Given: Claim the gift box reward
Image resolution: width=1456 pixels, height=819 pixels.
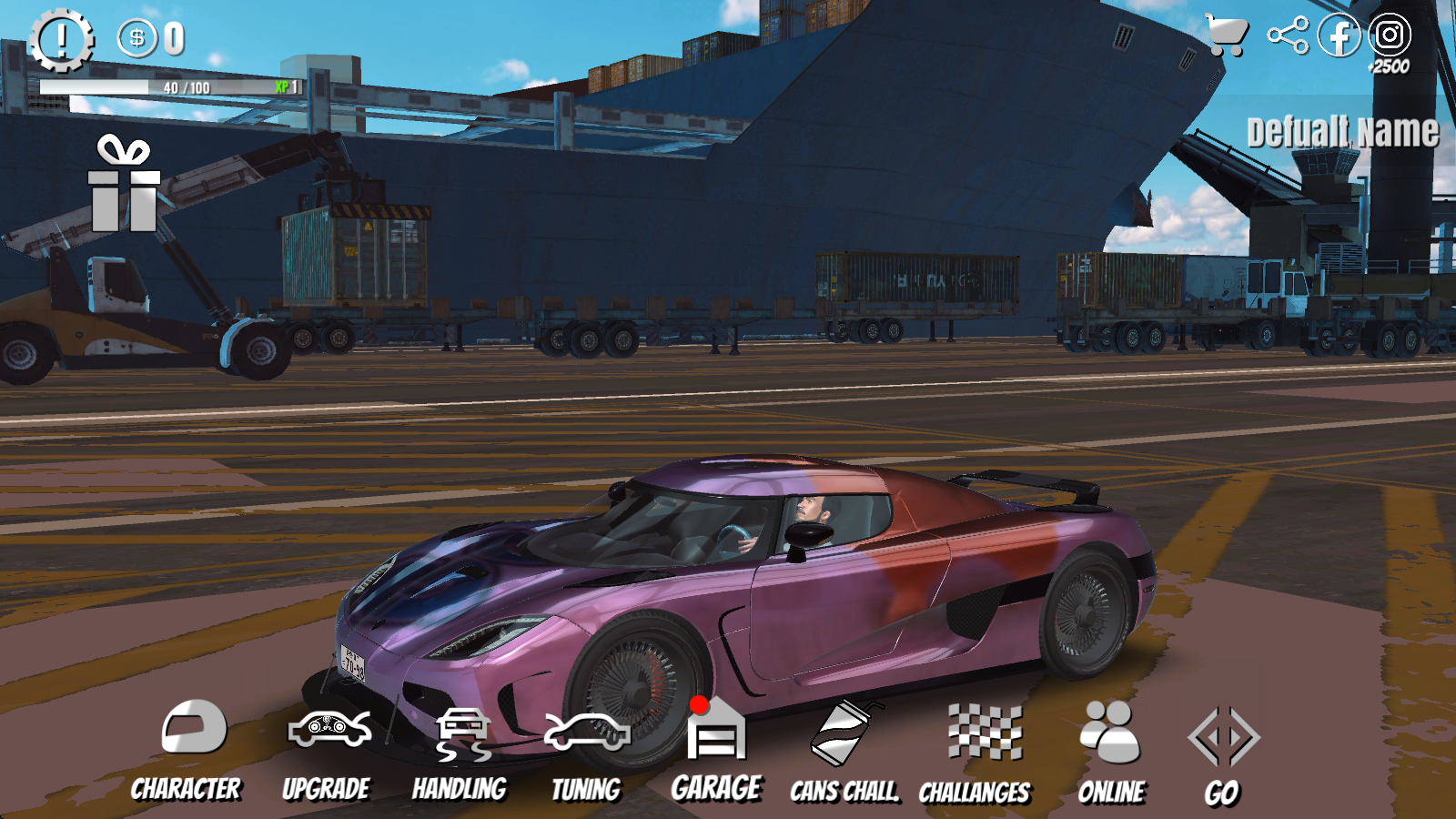Looking at the screenshot, I should pyautogui.click(x=125, y=184).
